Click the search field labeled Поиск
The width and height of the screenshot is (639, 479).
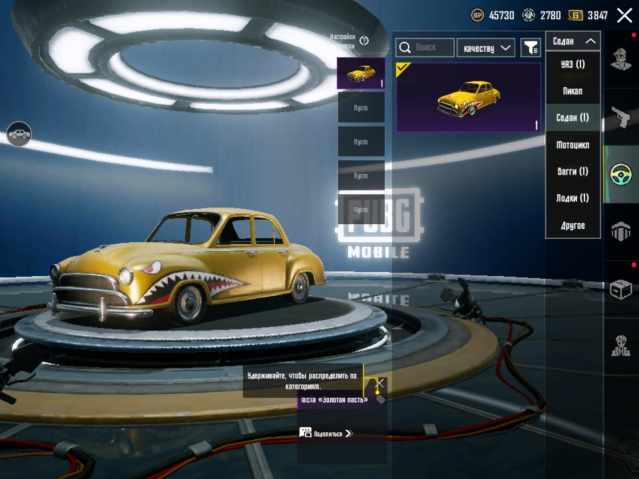[425, 47]
